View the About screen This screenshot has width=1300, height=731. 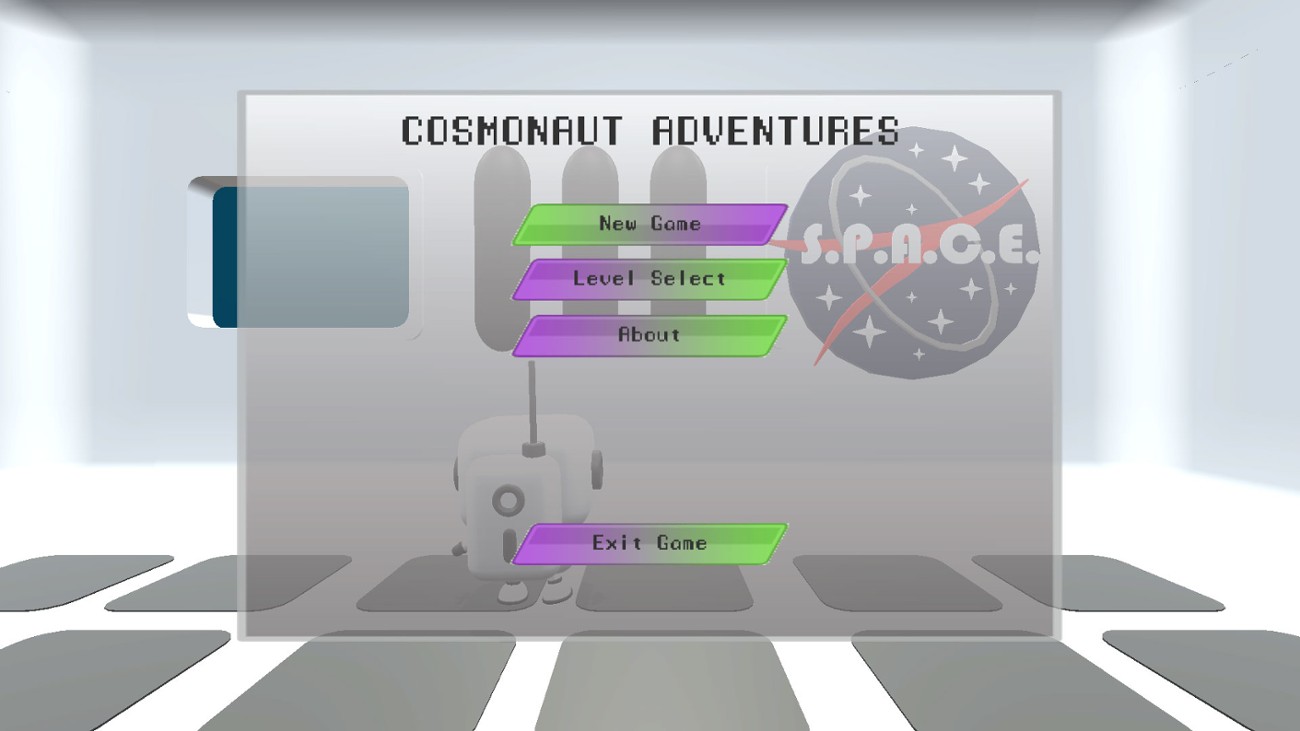click(x=648, y=336)
